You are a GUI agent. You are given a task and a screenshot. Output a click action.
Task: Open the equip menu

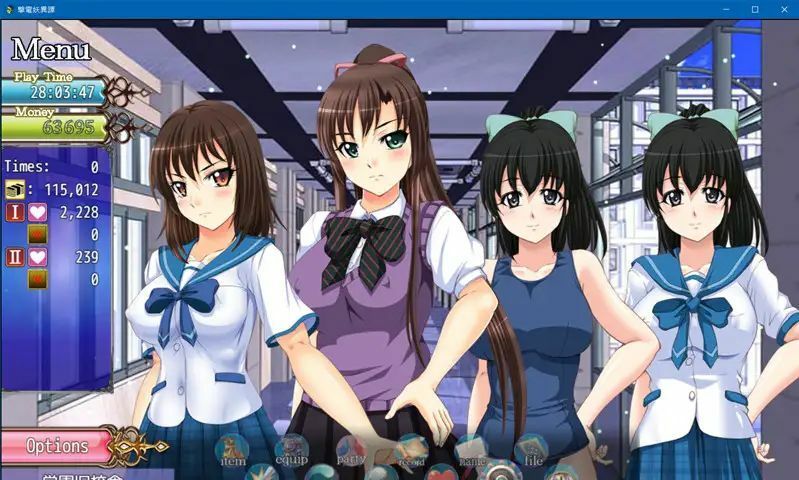[291, 453]
